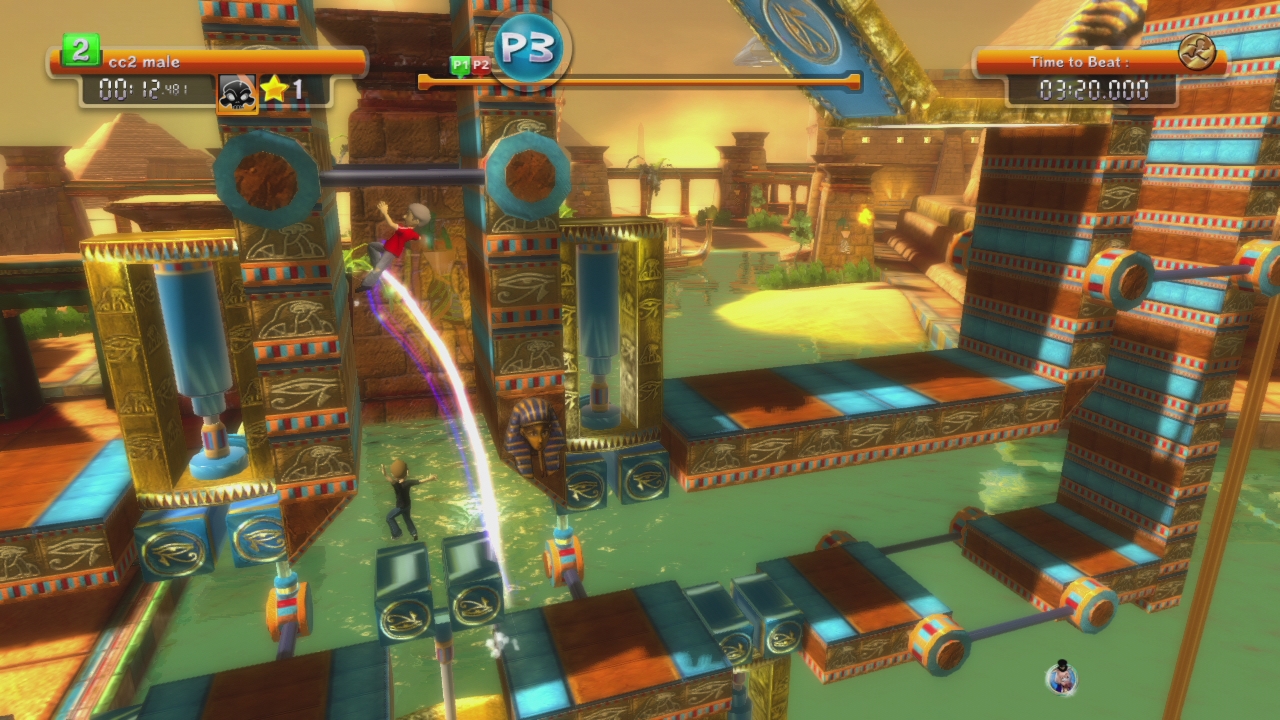The width and height of the screenshot is (1280, 720).
Task: Click the red P2 progress marker
Action: pyautogui.click(x=481, y=66)
